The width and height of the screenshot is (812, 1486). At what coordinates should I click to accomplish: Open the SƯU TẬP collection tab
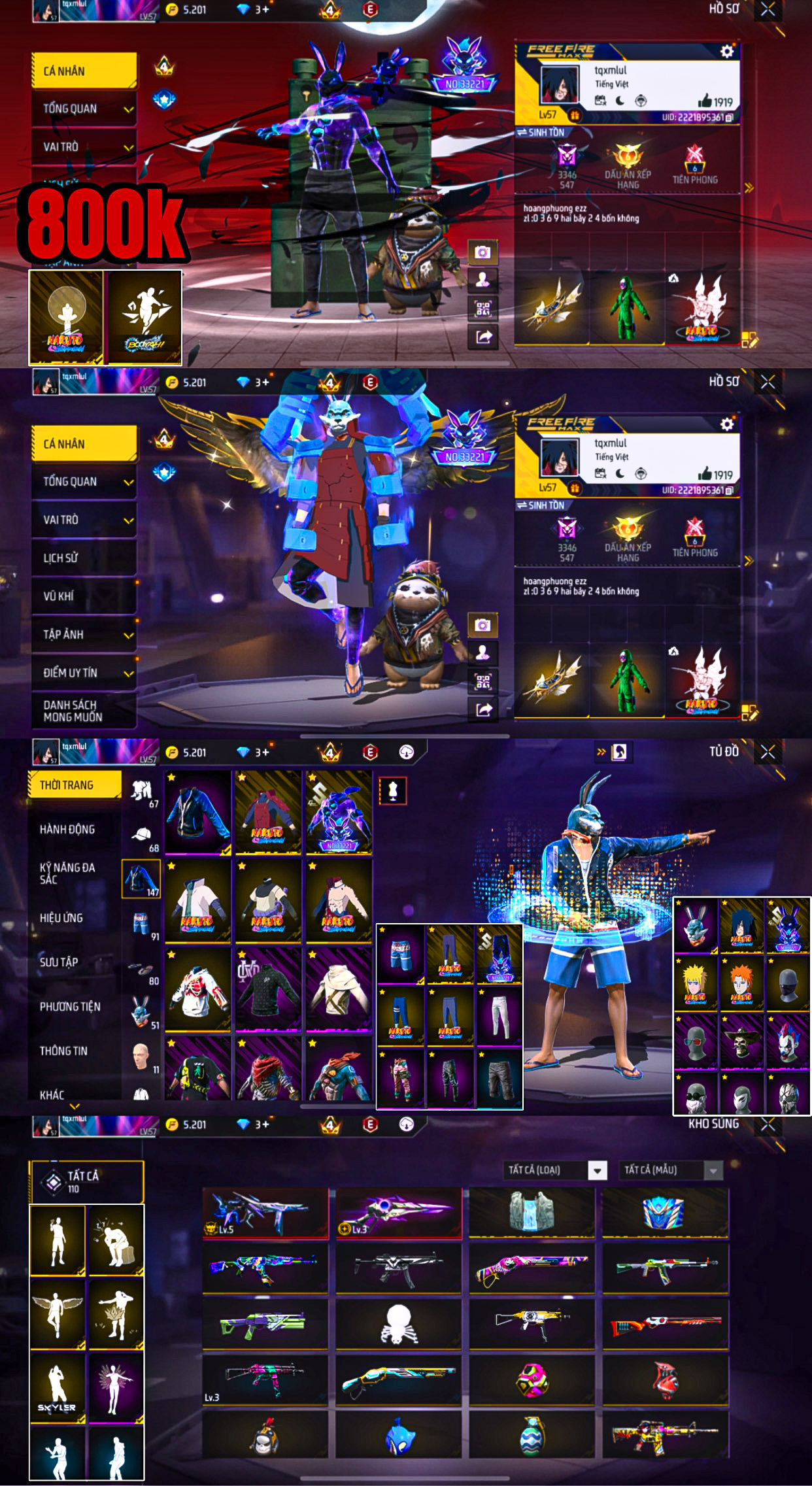(x=59, y=962)
